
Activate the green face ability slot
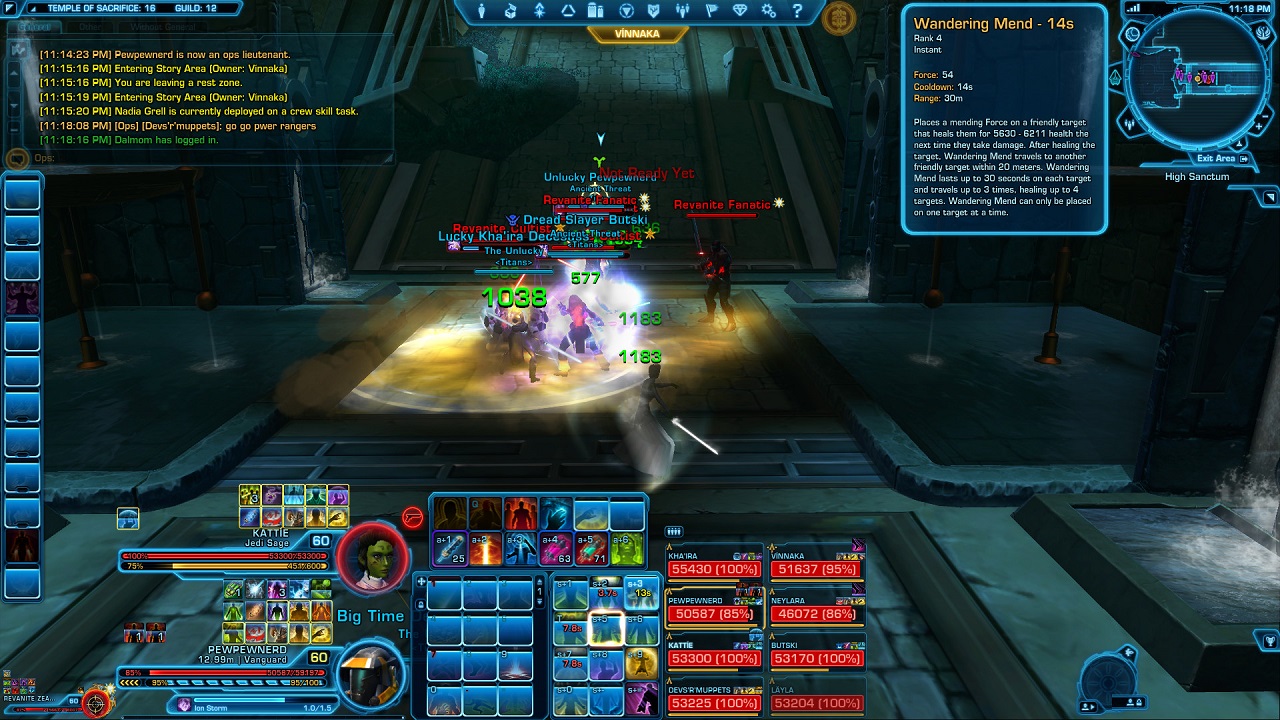627,548
